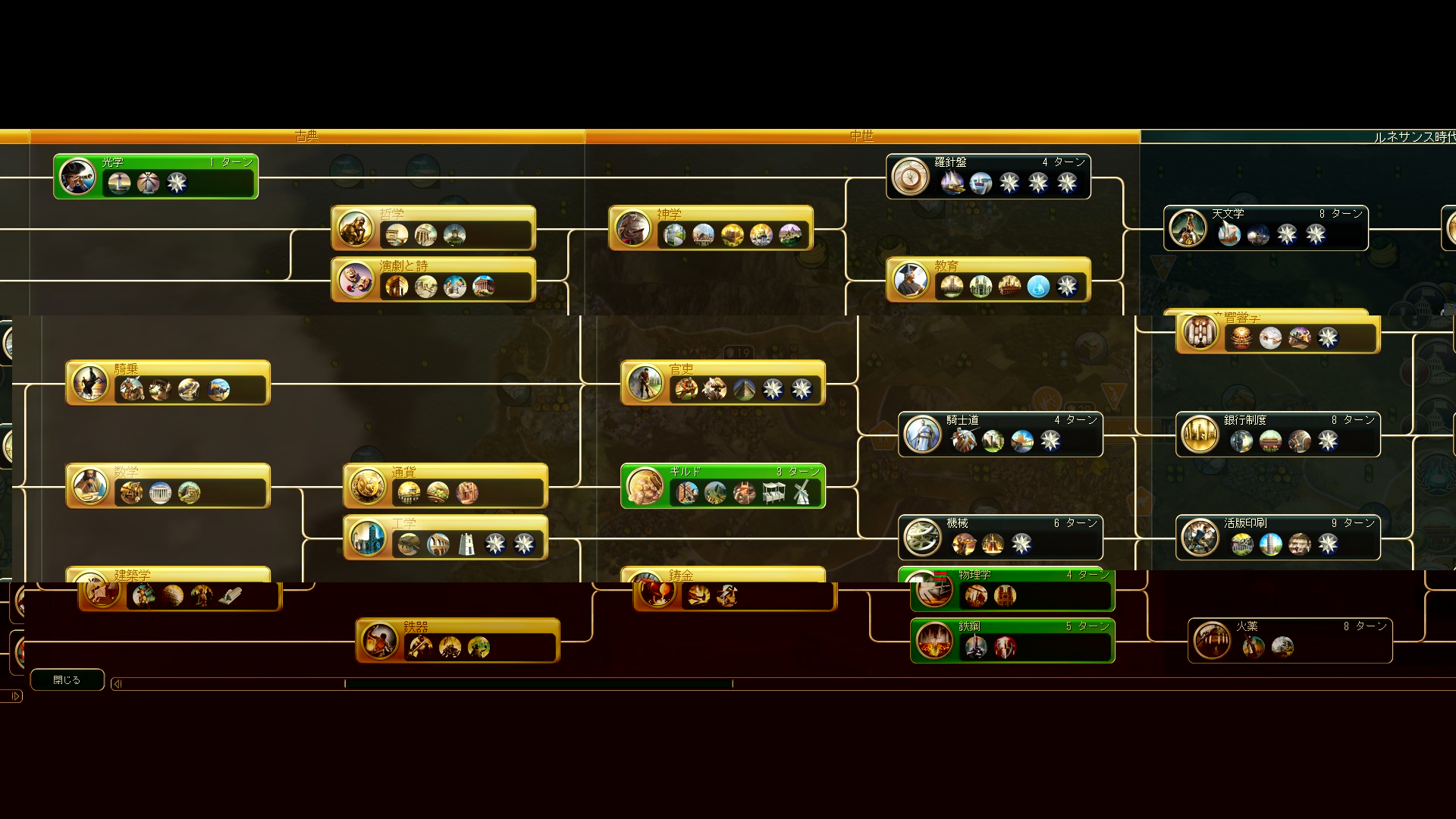The width and height of the screenshot is (1456, 819).
Task: Pick the 官吏 (Civil Service) technology
Action: tap(723, 383)
